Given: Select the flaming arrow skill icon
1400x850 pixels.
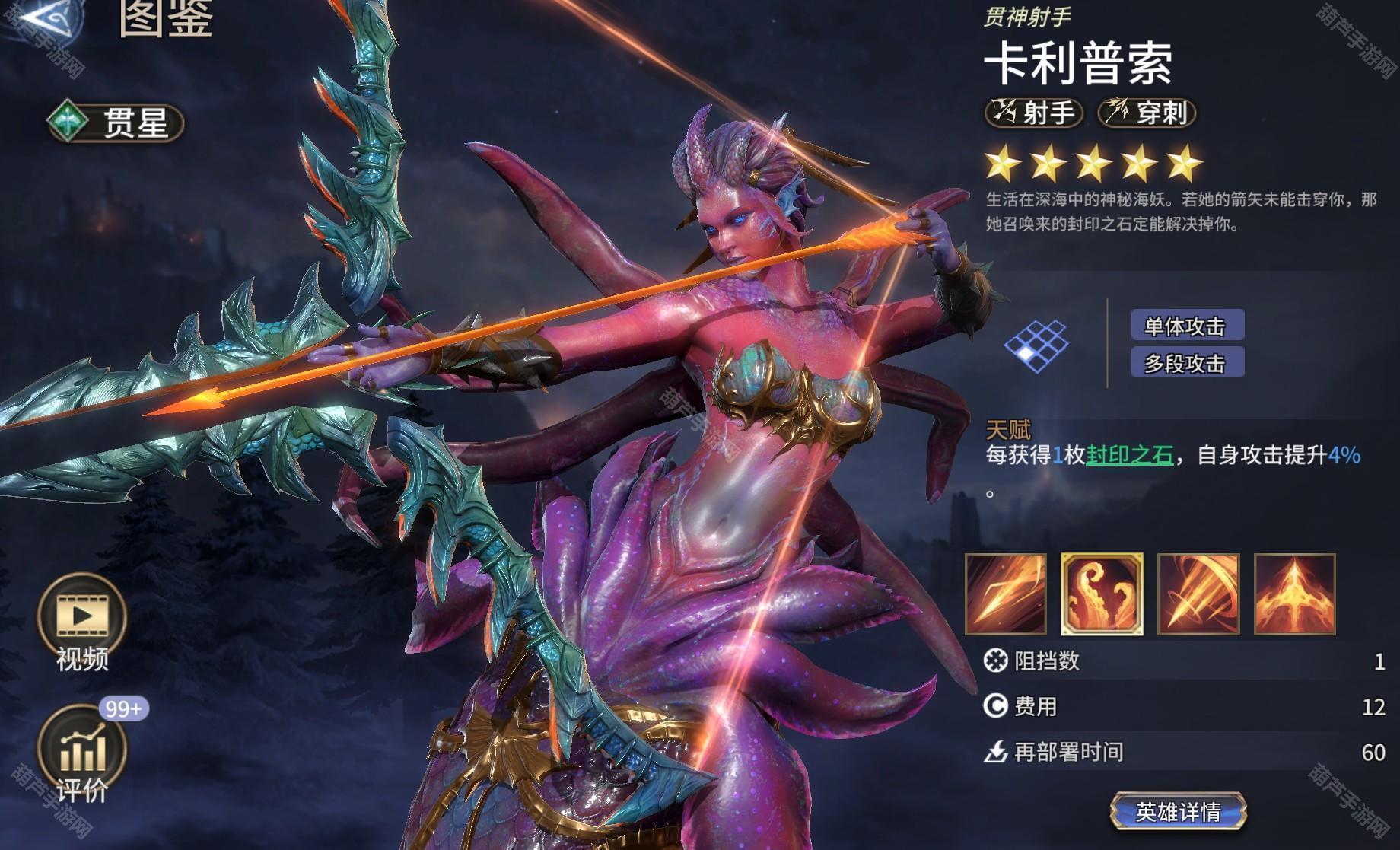Looking at the screenshot, I should [1005, 594].
